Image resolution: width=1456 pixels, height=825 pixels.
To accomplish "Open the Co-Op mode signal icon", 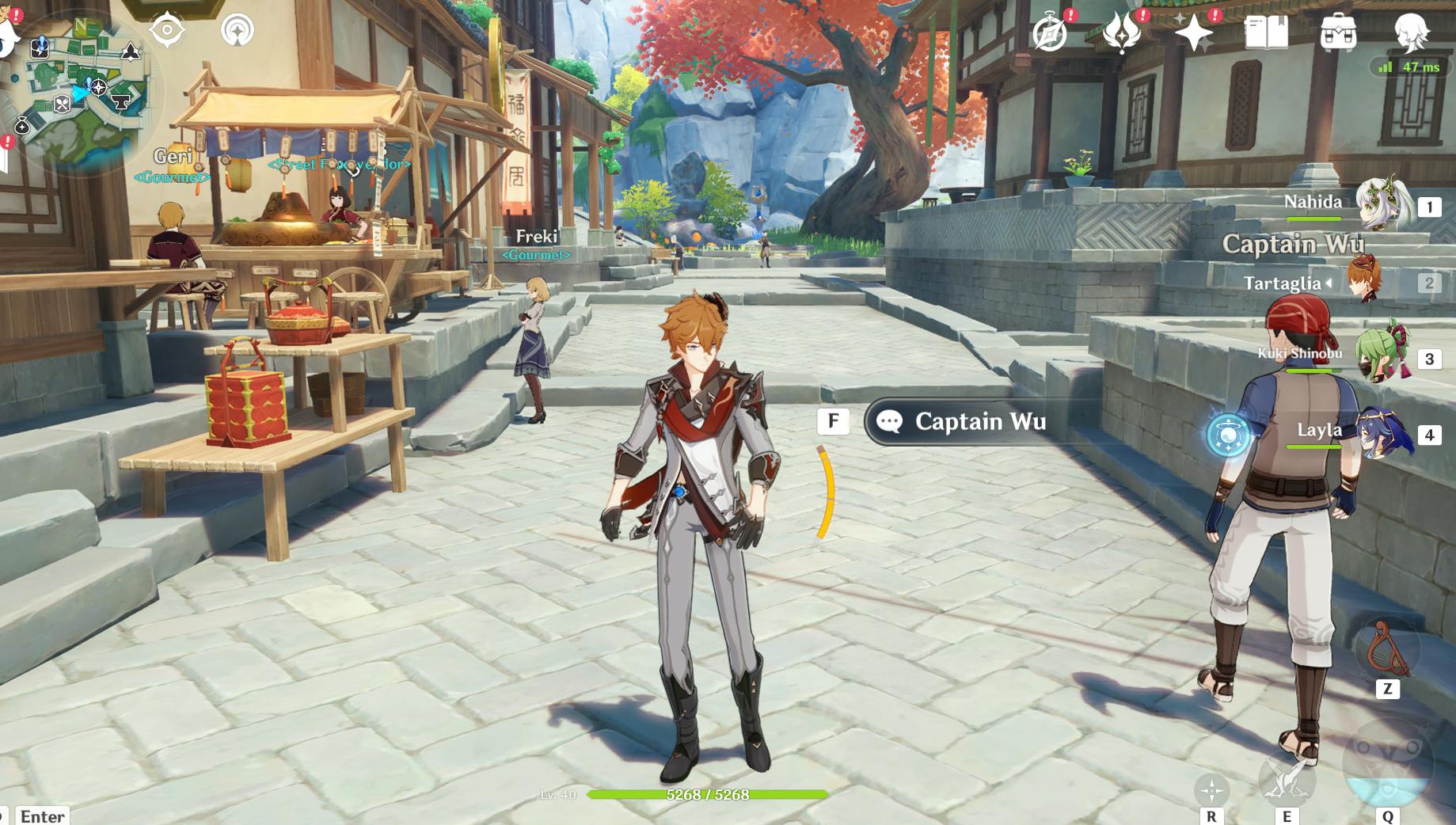I will point(238,30).
